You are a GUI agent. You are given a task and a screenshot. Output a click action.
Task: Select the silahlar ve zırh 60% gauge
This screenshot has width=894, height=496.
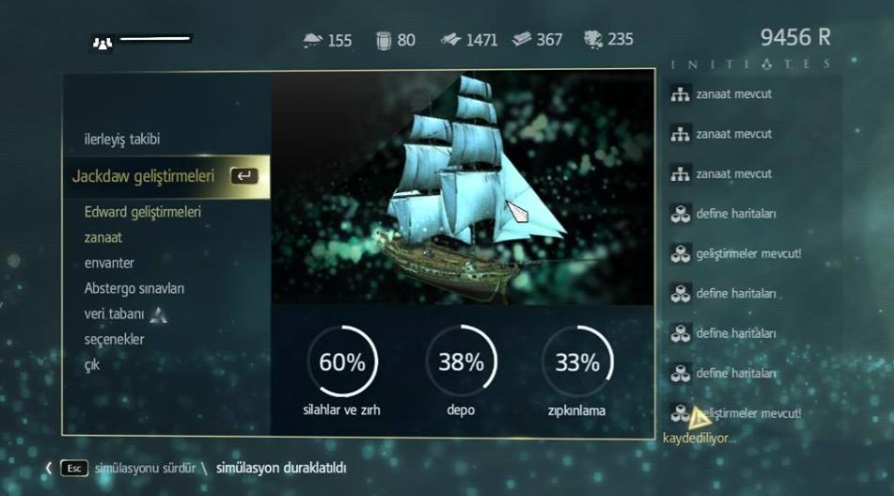click(342, 363)
